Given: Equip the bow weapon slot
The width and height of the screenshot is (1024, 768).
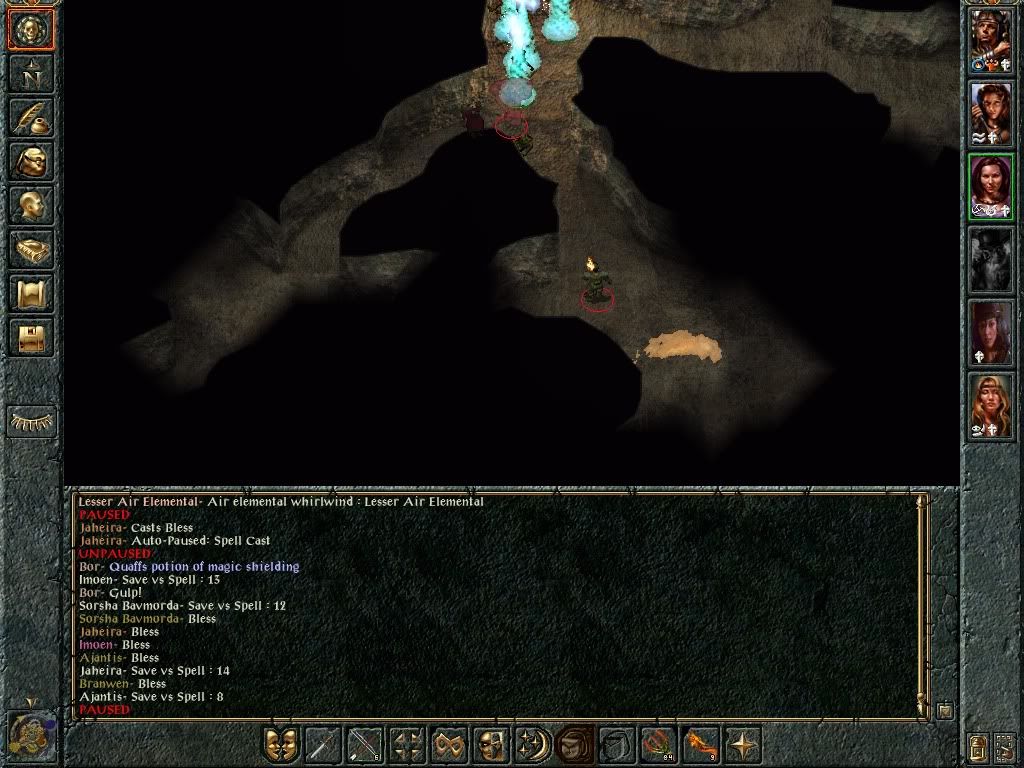Looking at the screenshot, I should pyautogui.click(x=365, y=745).
